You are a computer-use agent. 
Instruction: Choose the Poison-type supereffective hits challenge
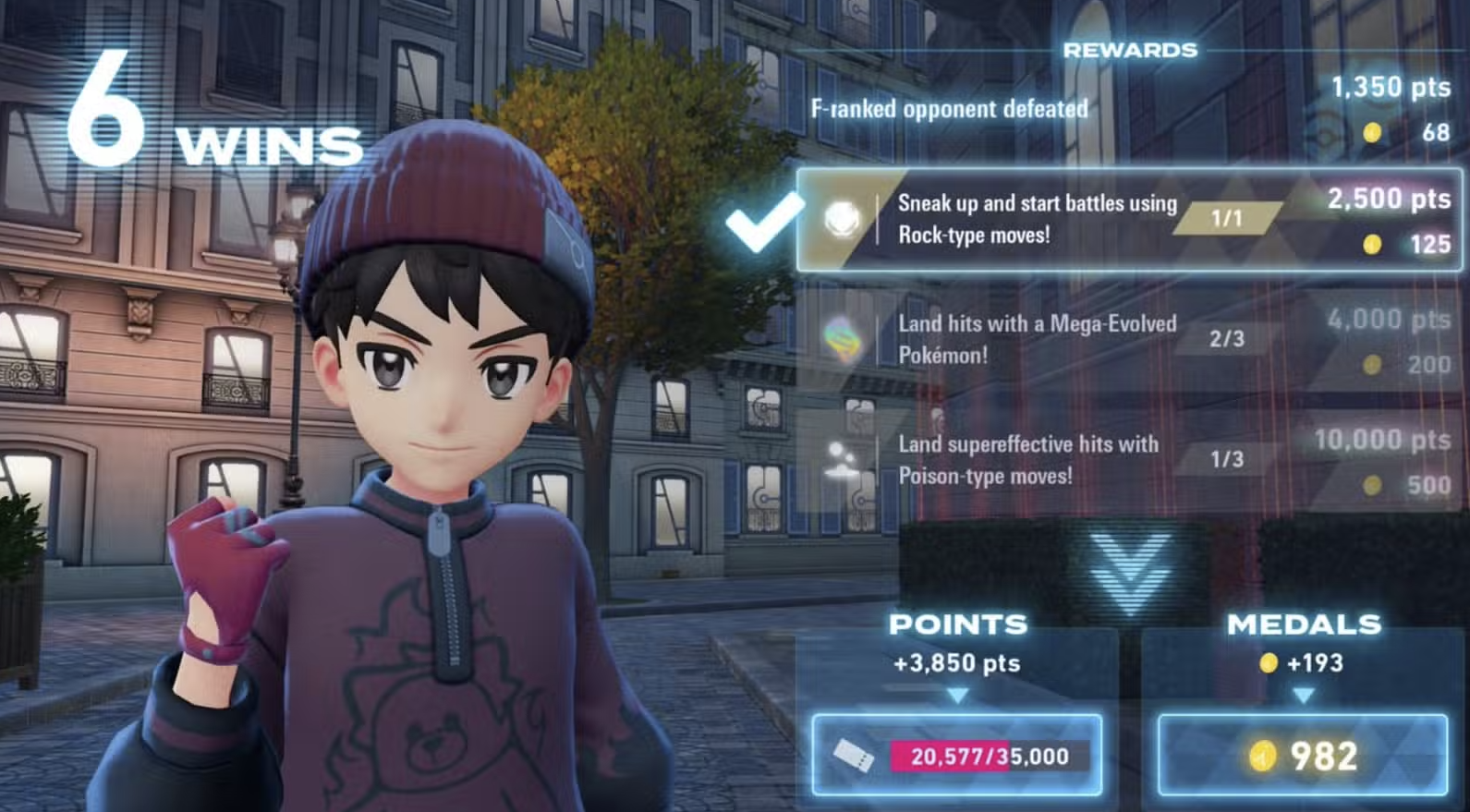tap(1129, 460)
